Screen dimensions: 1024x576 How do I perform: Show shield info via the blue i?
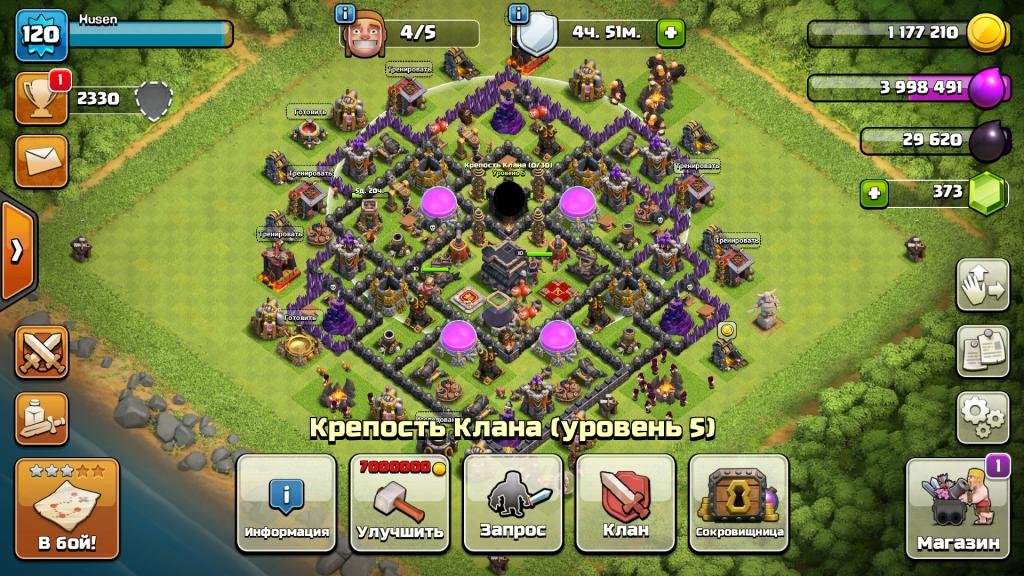point(518,13)
